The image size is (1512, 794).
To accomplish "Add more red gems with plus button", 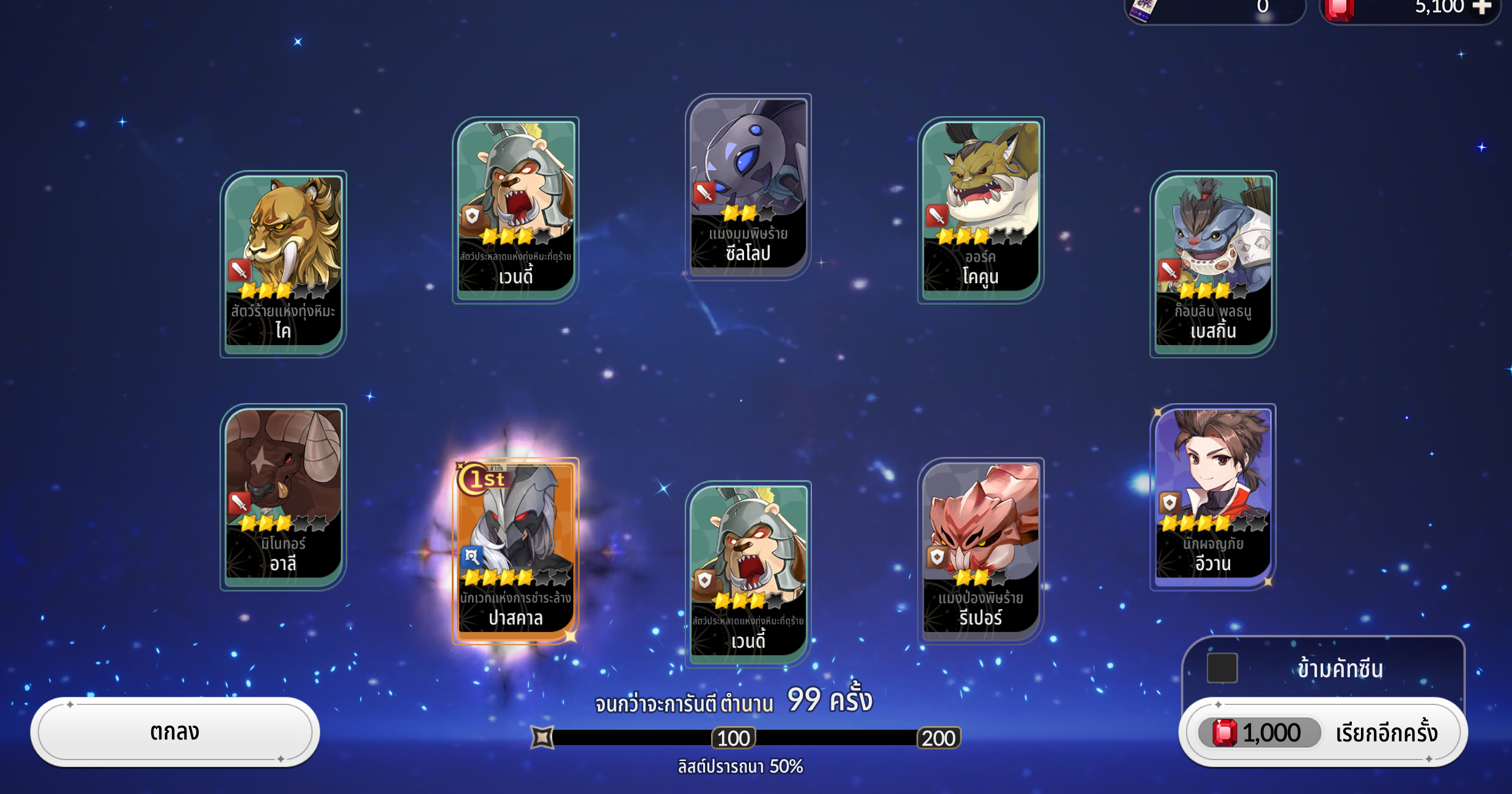I will pos(1481,7).
